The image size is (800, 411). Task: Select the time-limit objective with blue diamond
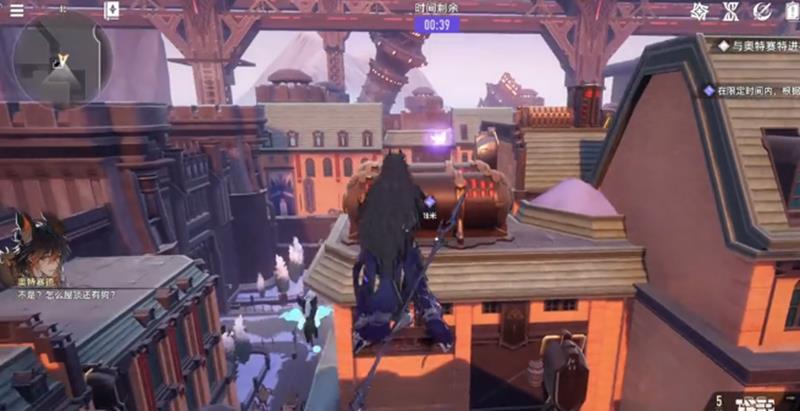click(x=750, y=90)
